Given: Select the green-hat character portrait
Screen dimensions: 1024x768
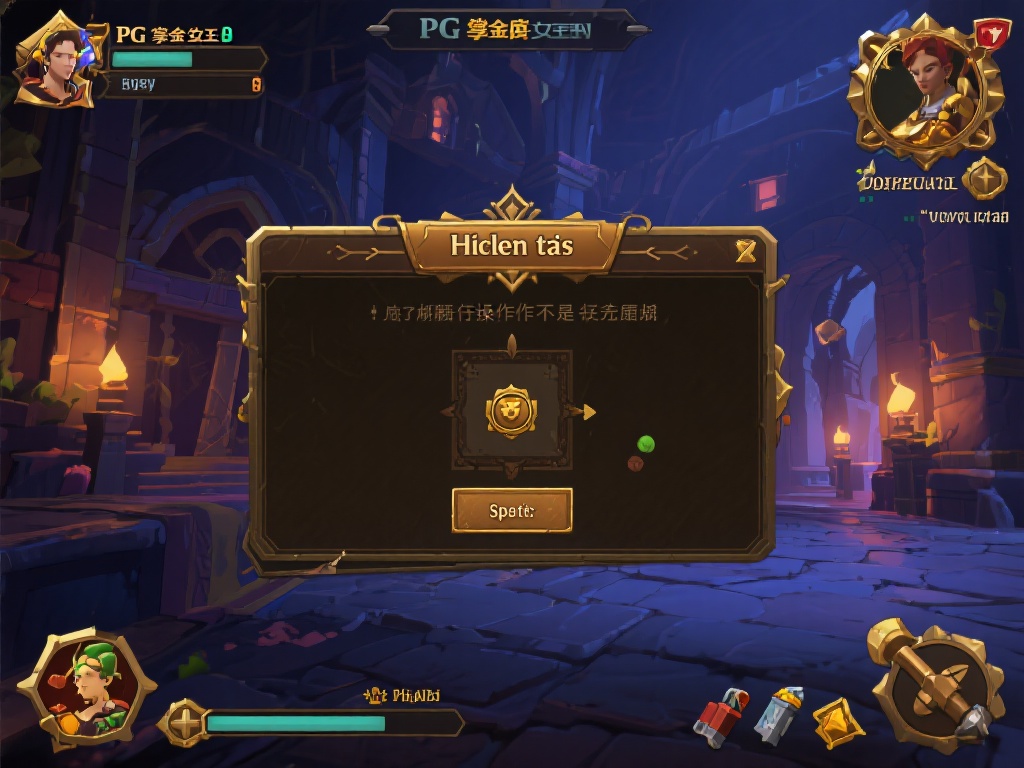Looking at the screenshot, I should pos(90,690).
